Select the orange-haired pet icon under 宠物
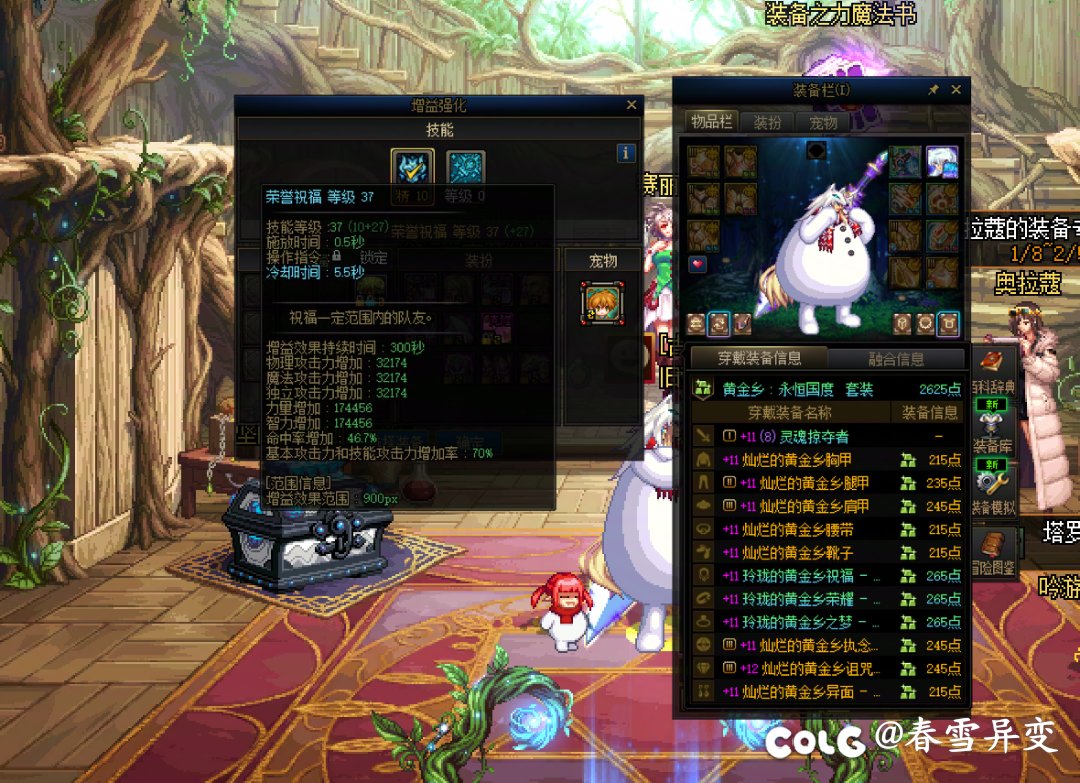Viewport: 1080px width, 783px height. (x=602, y=303)
